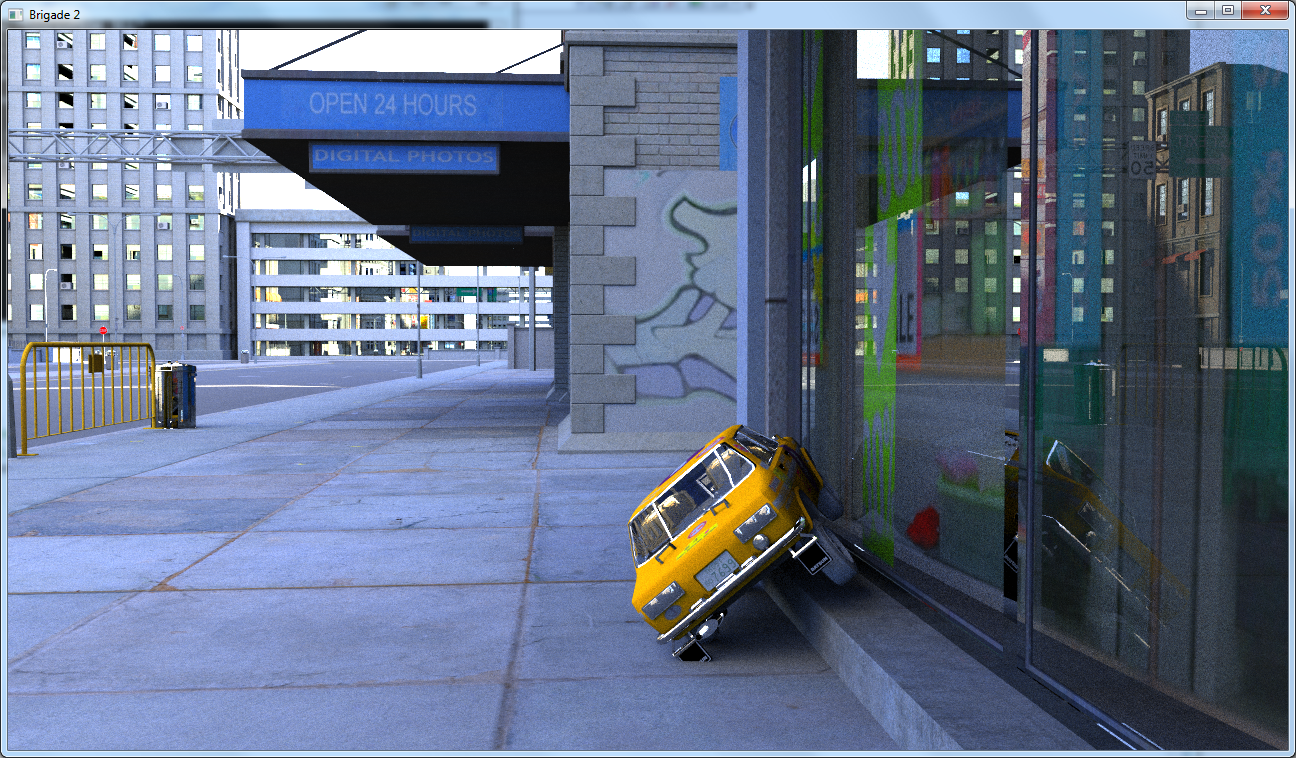Maximize the Brigade 2 window
1296x758 pixels.
(1228, 10)
